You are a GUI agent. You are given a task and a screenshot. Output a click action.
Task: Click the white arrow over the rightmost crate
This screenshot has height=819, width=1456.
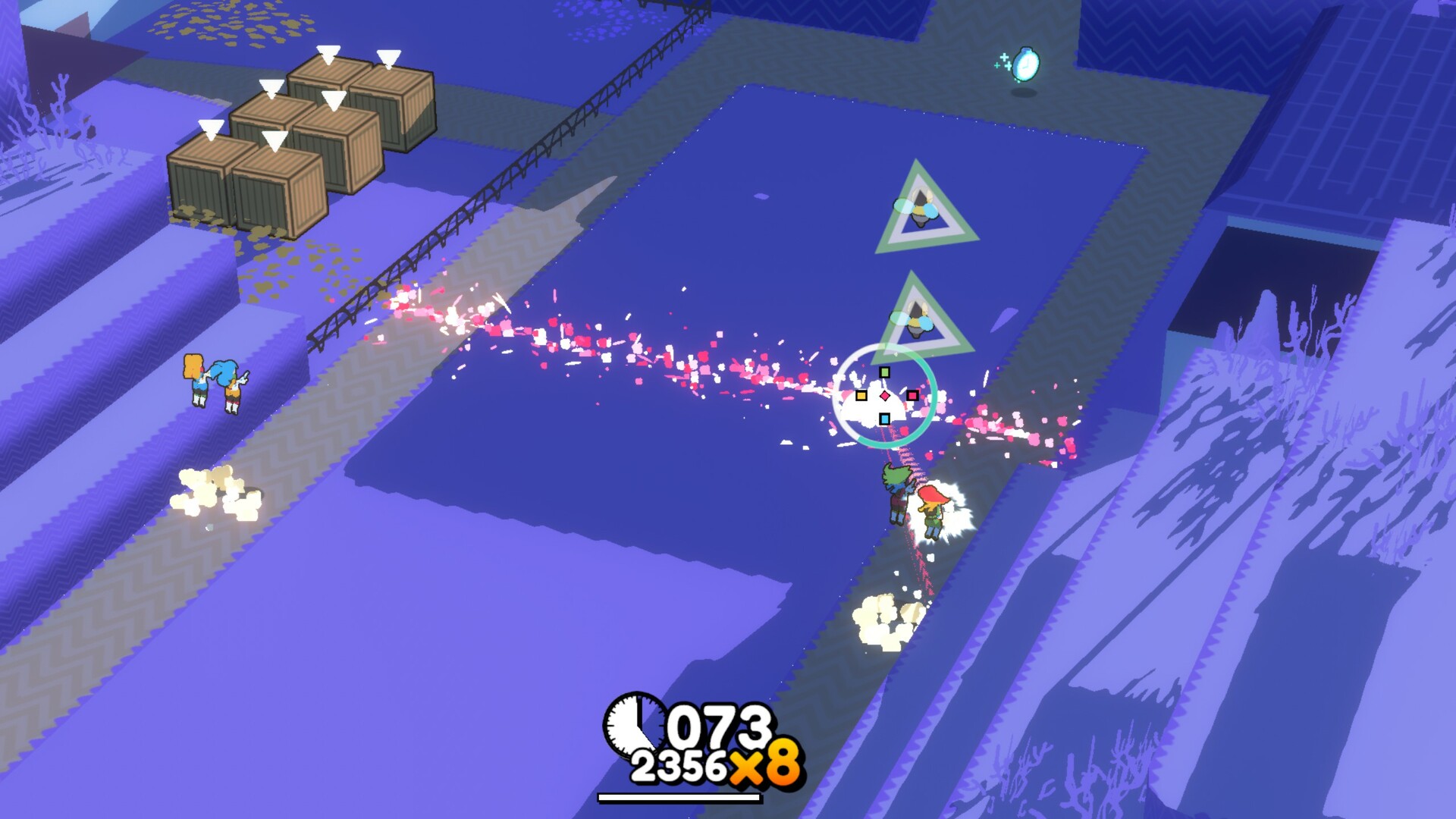pyautogui.click(x=388, y=58)
